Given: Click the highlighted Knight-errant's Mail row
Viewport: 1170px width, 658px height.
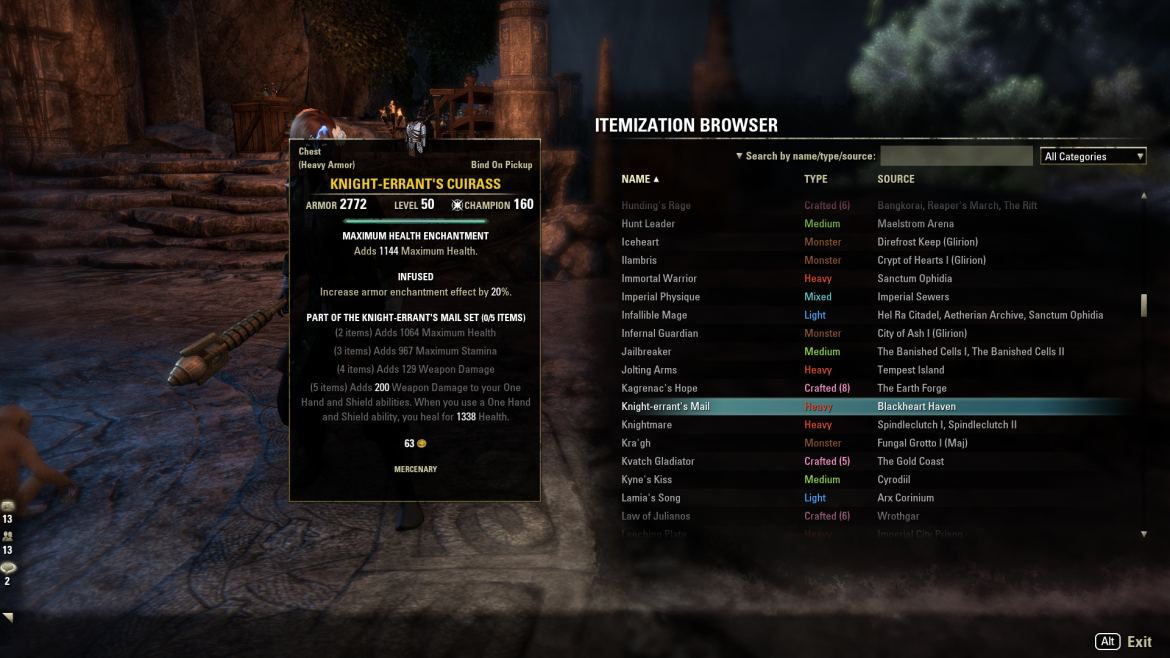Looking at the screenshot, I should pyautogui.click(x=665, y=407).
